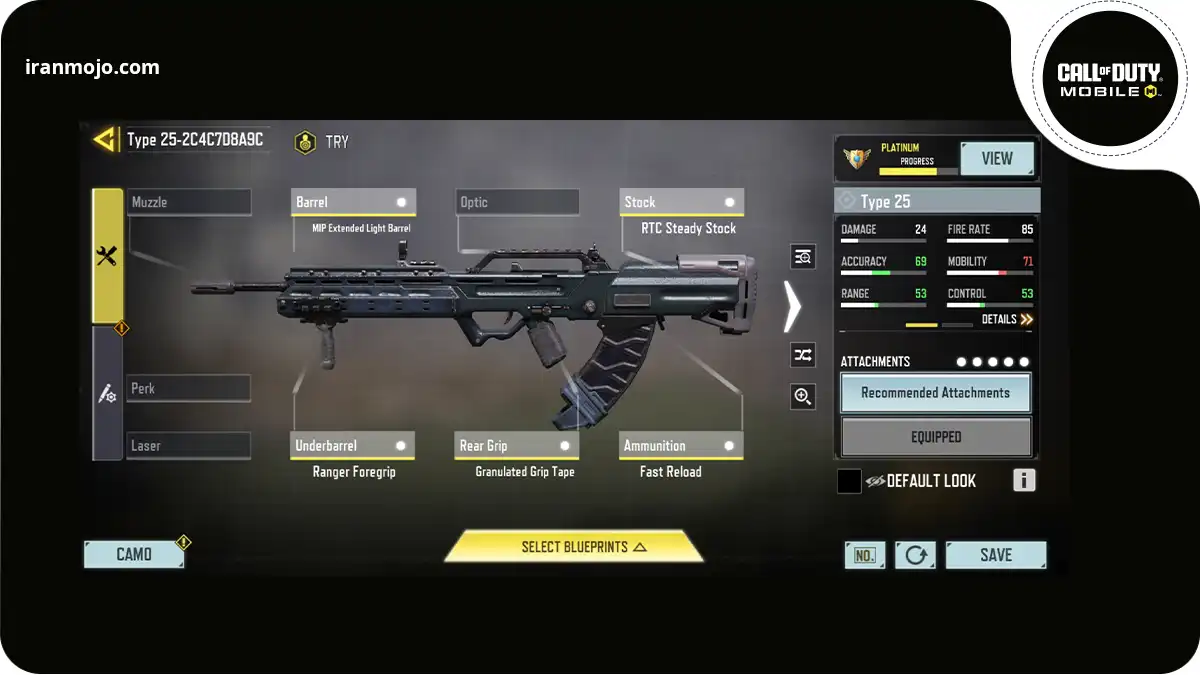Choose the empty Laser attachment slot

pos(189,445)
